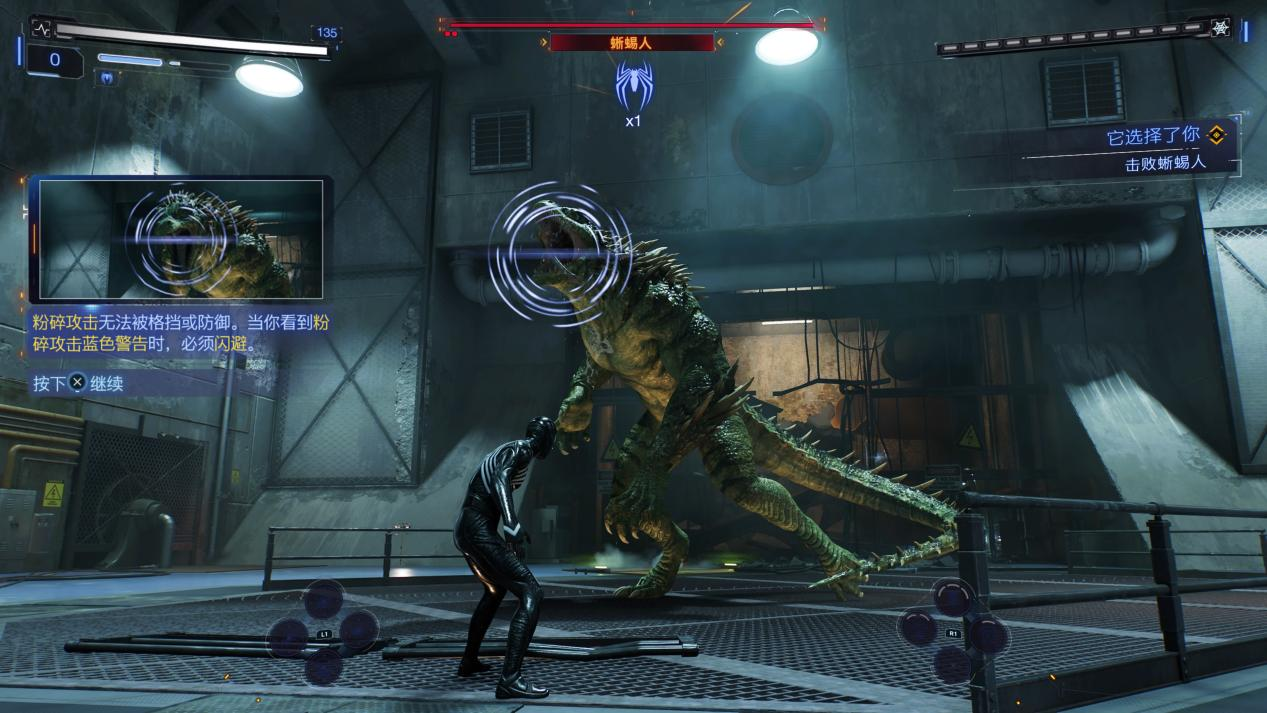The image size is (1267, 713).
Task: Click the yellow diamond mission marker icon
Action: [x=1216, y=135]
